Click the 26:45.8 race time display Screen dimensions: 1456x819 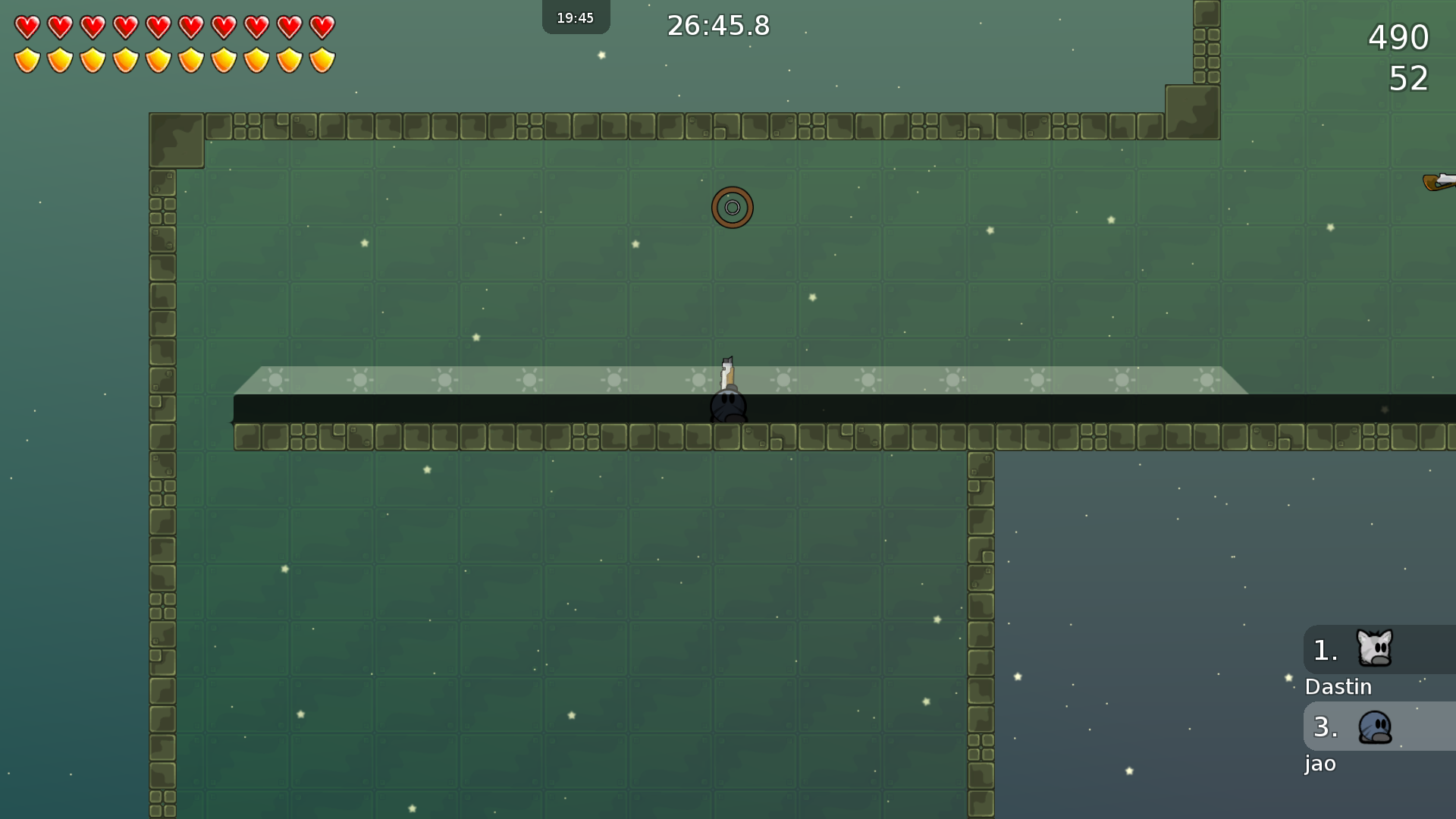[717, 25]
